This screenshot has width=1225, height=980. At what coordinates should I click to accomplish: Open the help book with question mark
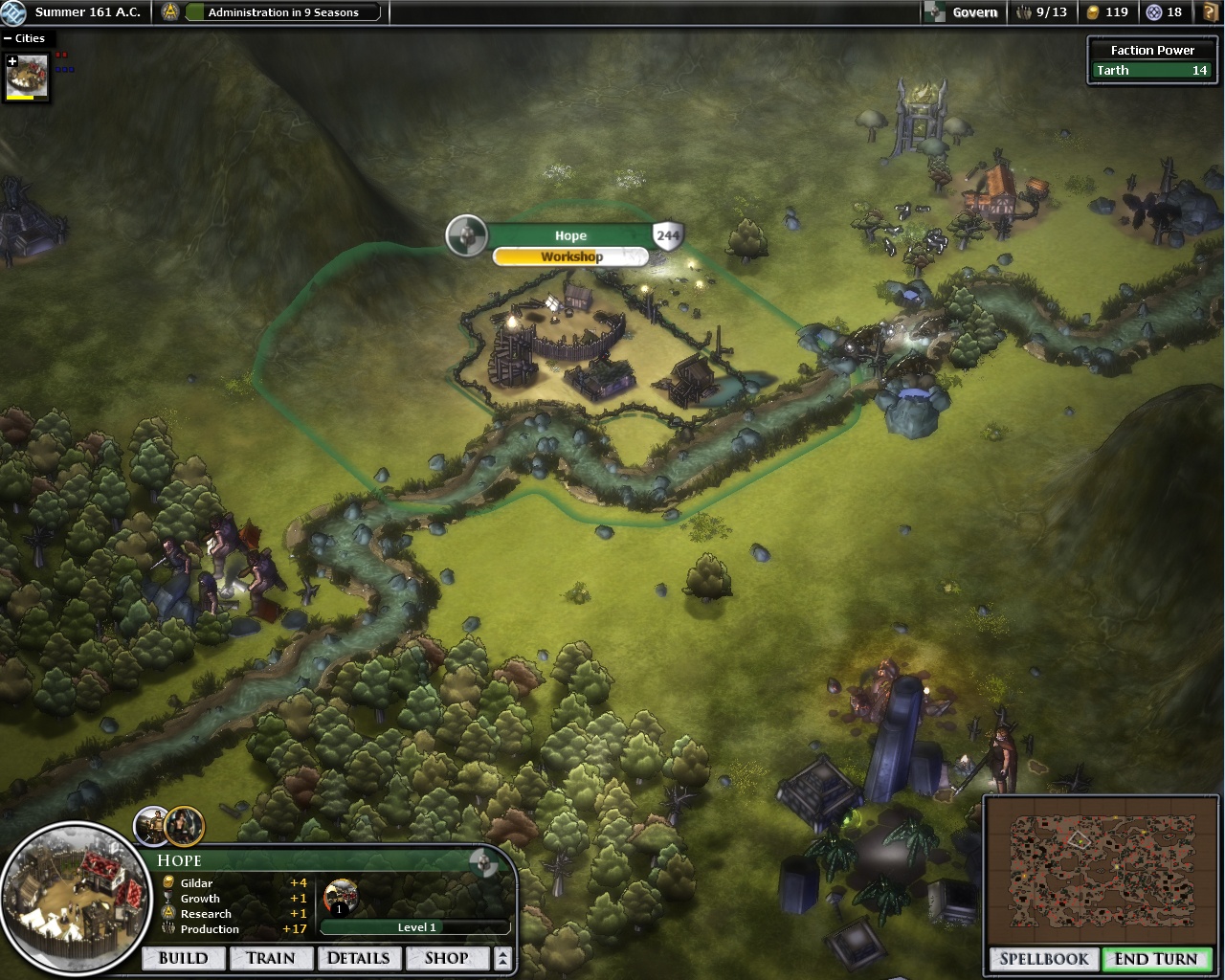coord(1211,12)
